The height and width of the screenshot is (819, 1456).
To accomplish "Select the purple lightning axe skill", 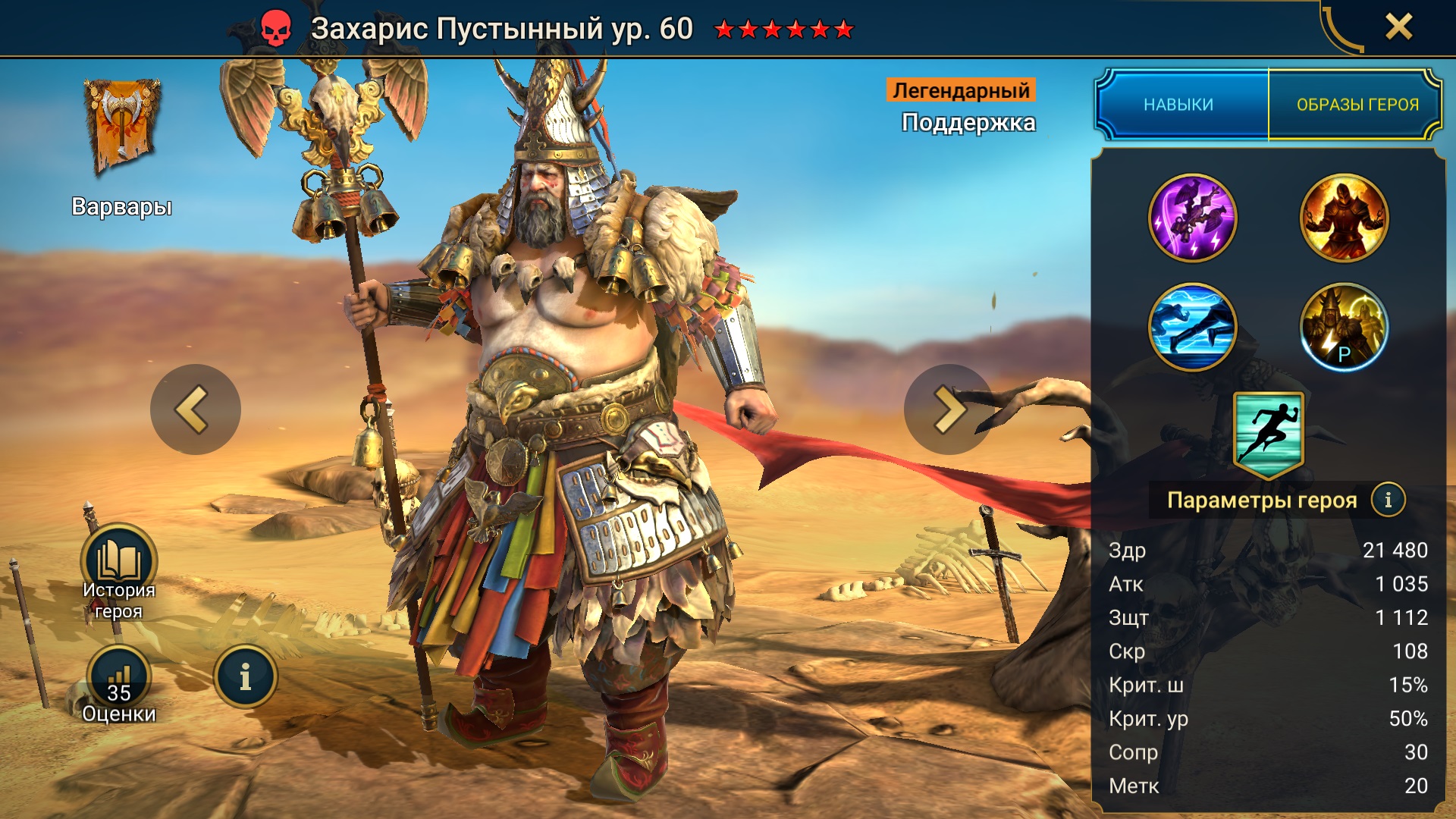I will pyautogui.click(x=1192, y=218).
